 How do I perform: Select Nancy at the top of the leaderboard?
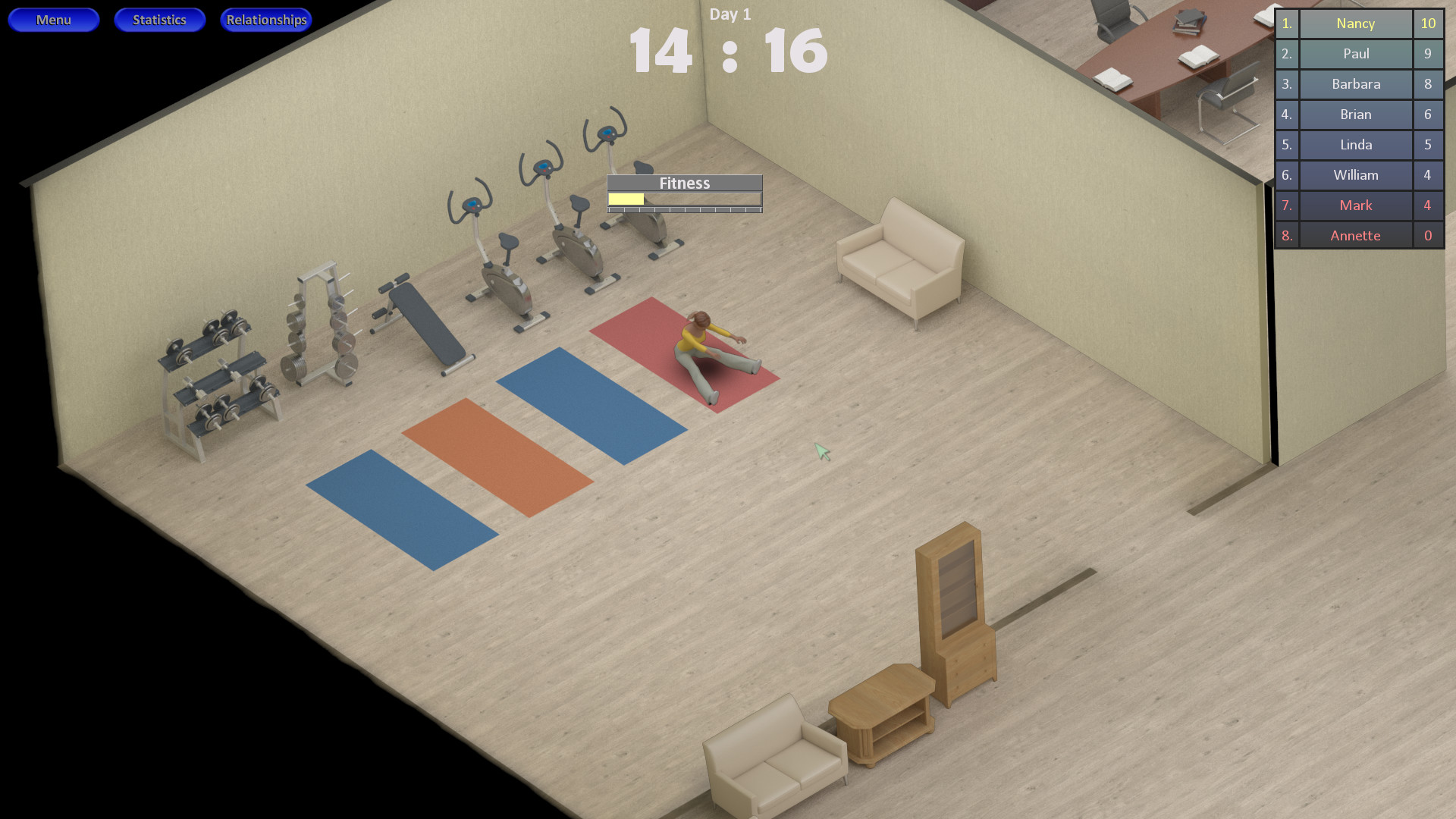pyautogui.click(x=1355, y=24)
